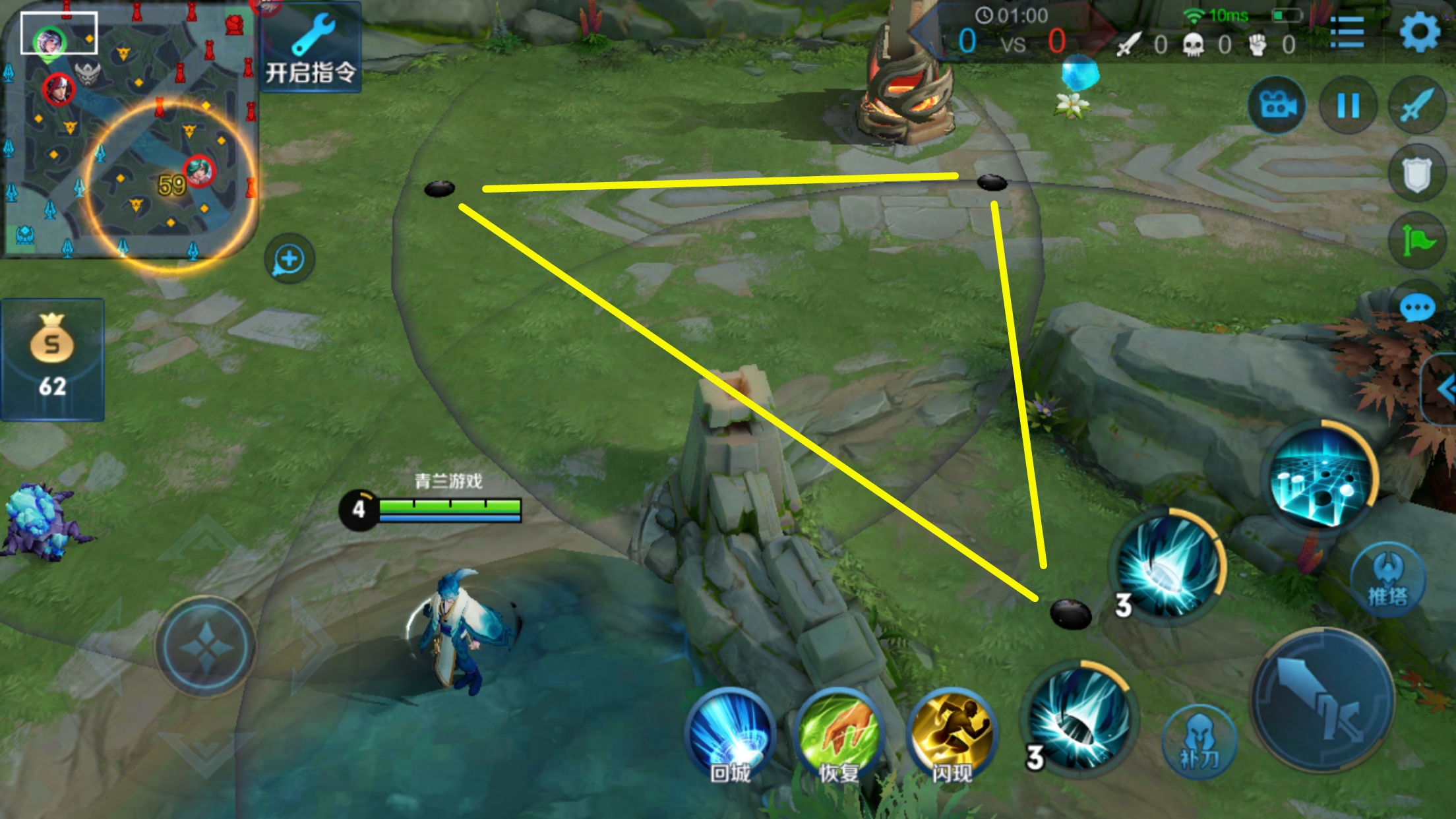The image size is (1456, 819).
Task: Tap the sword attack signal button
Action: pyautogui.click(x=1417, y=106)
